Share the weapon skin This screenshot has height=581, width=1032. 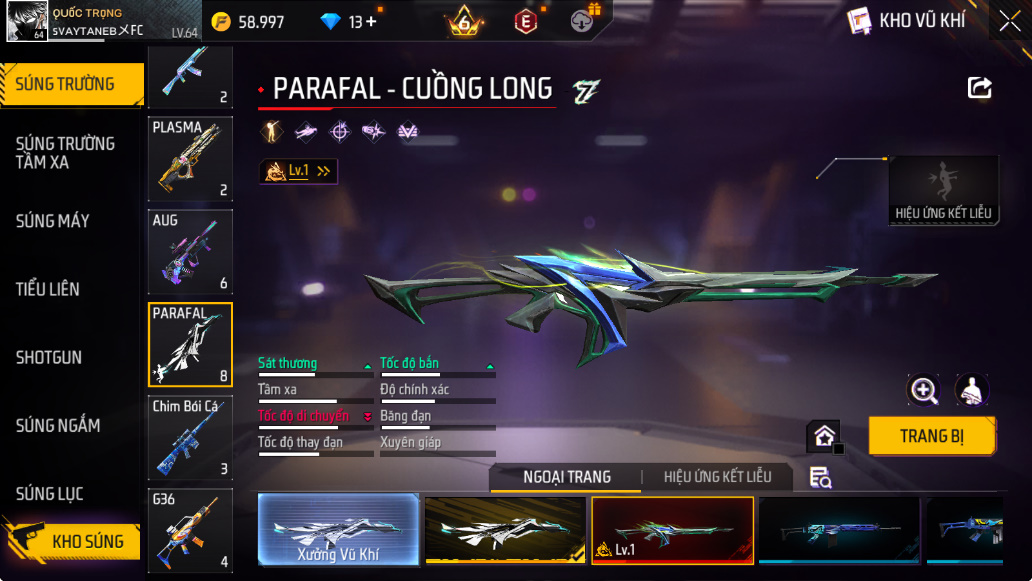pyautogui.click(x=979, y=88)
